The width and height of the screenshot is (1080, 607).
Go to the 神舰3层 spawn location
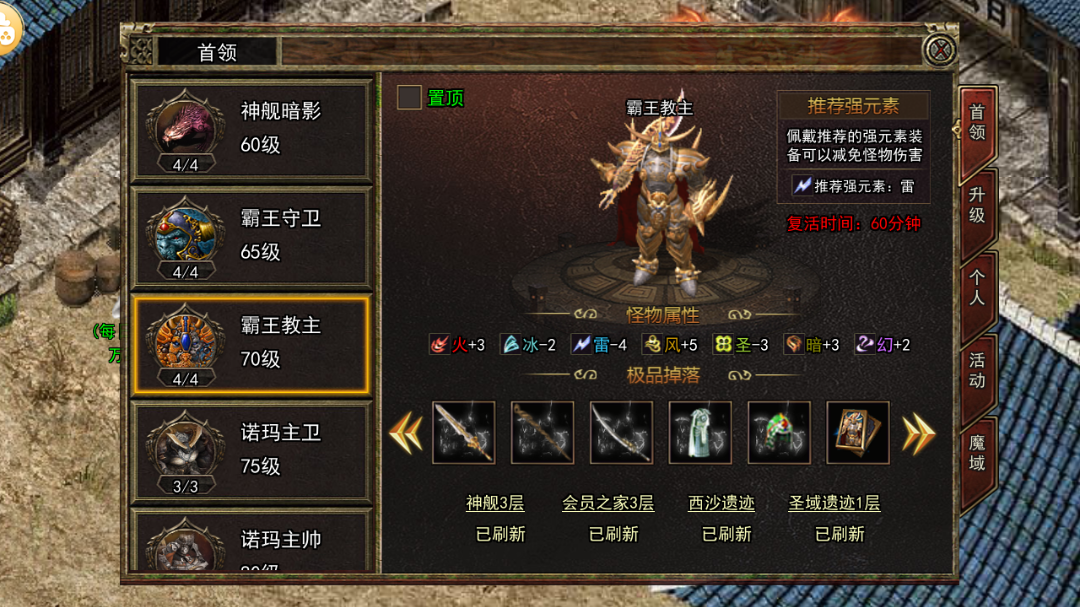click(495, 503)
